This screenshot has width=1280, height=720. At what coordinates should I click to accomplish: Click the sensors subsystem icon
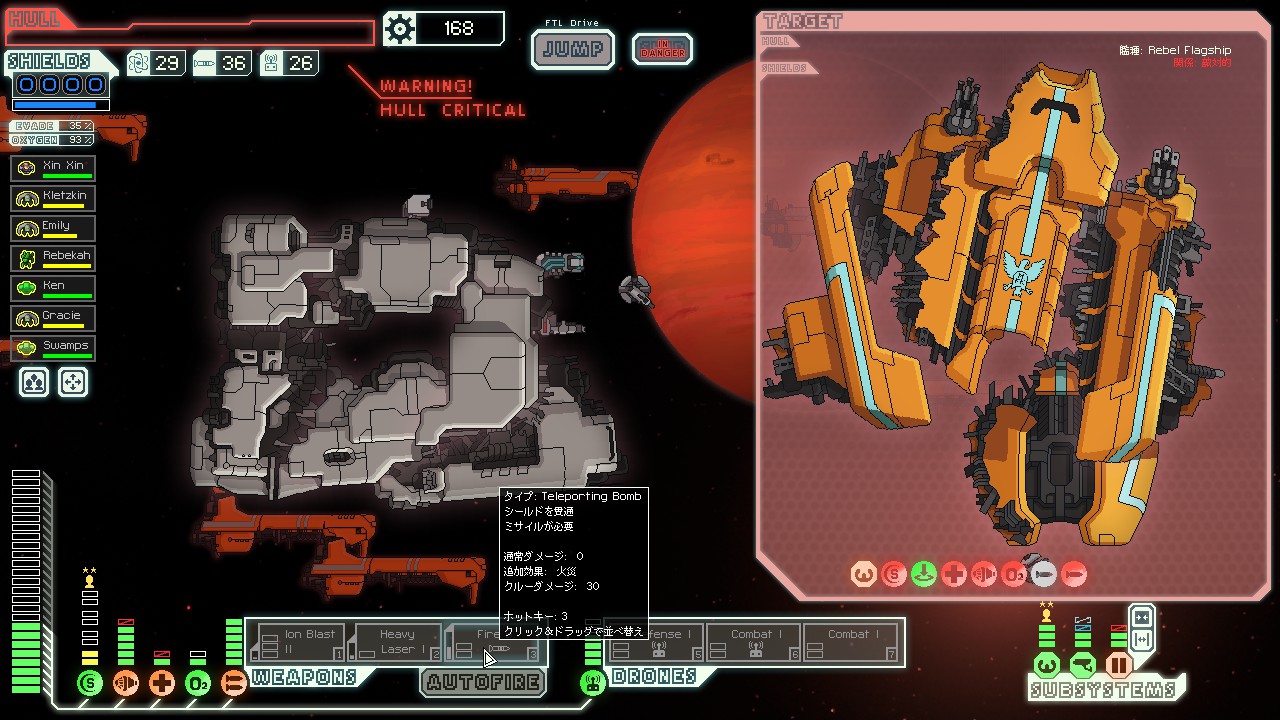1083,665
